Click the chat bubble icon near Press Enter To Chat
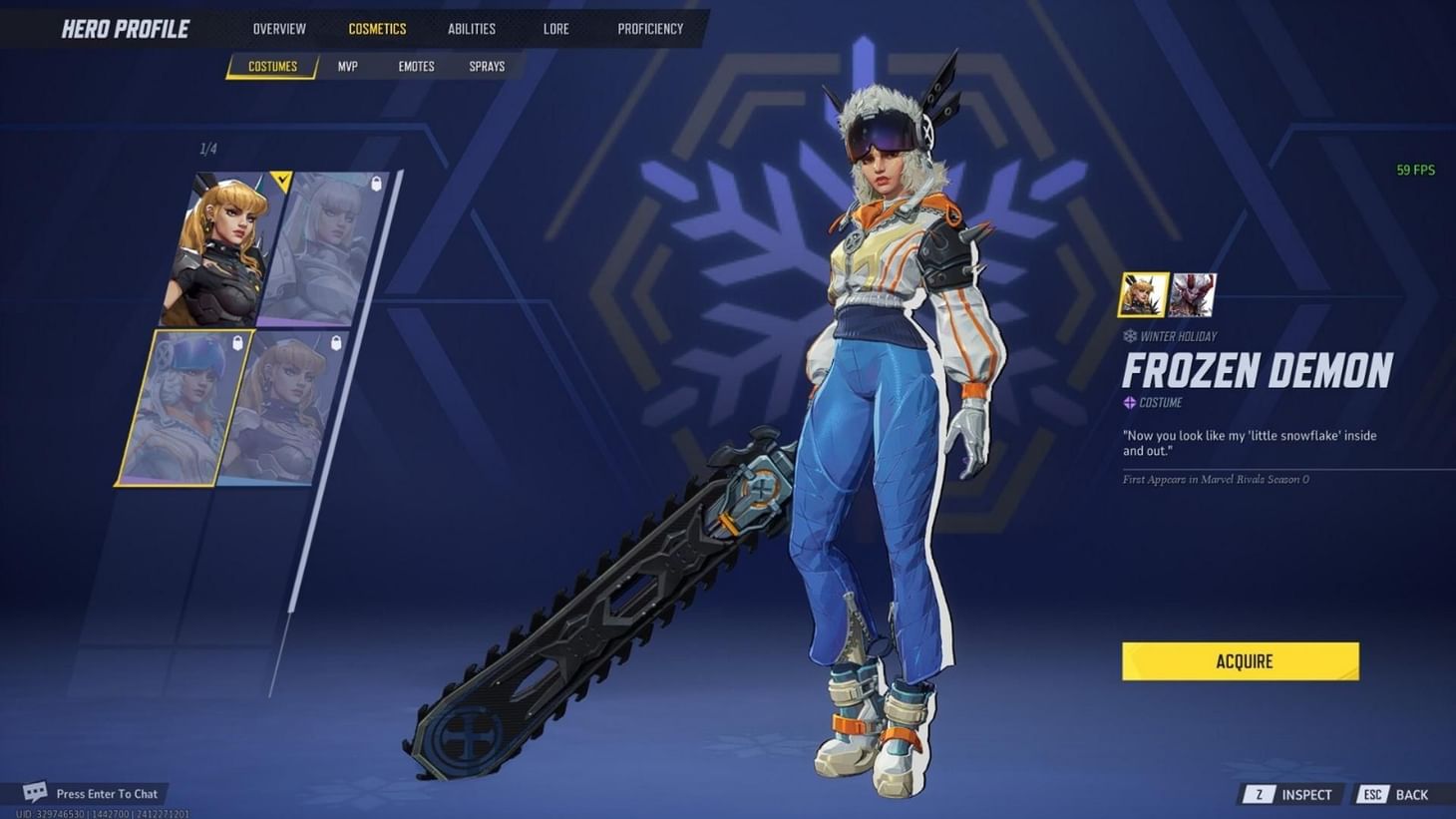This screenshot has height=819, width=1456. (34, 791)
